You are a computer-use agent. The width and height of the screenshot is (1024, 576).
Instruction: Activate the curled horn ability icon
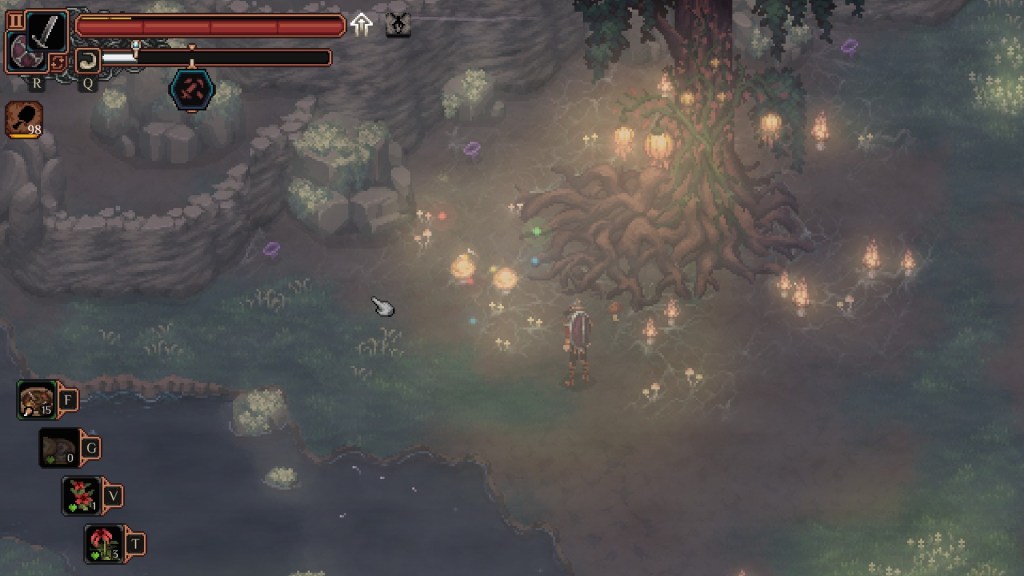click(x=88, y=59)
